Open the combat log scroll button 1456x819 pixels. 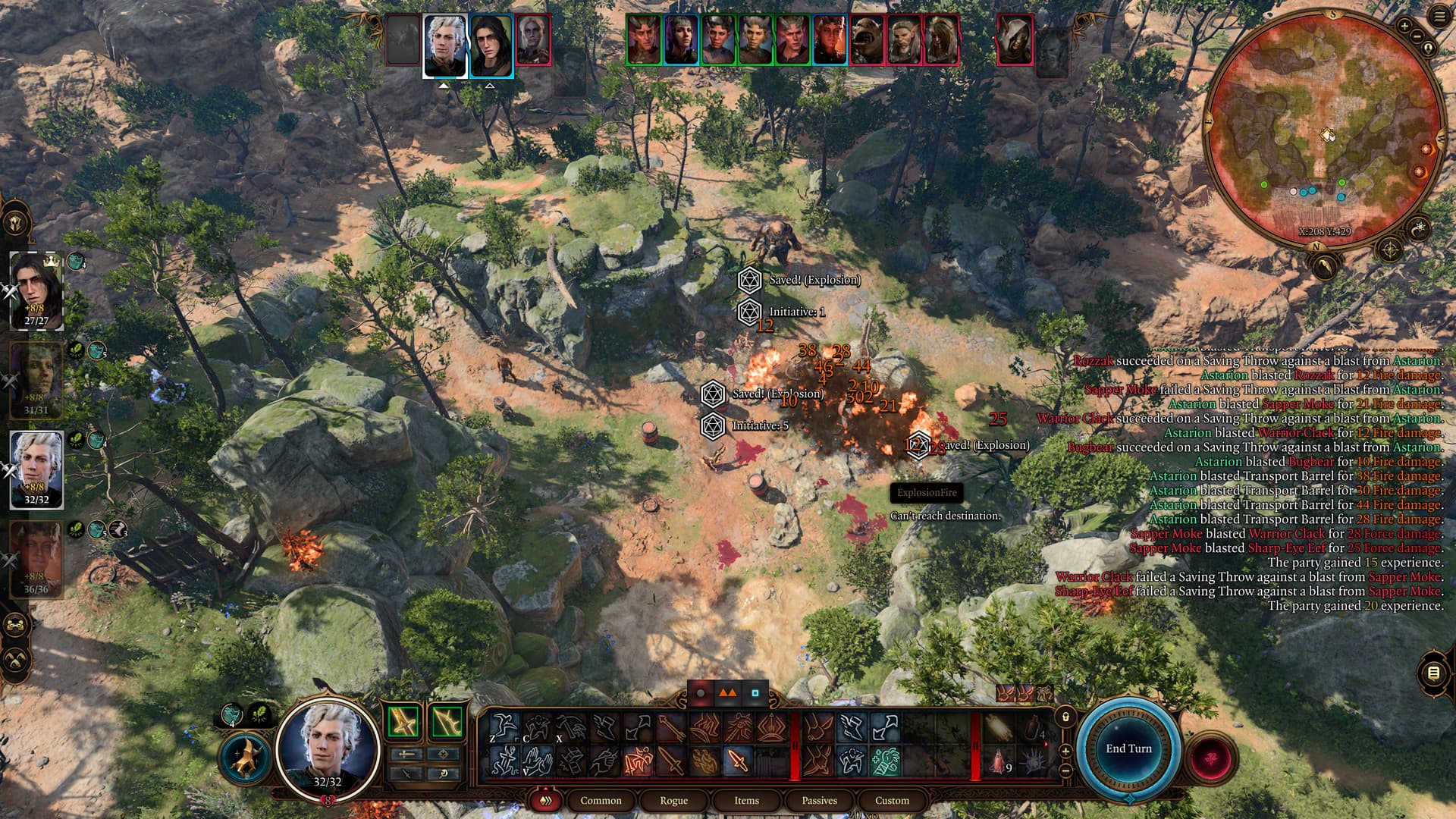[1432, 673]
